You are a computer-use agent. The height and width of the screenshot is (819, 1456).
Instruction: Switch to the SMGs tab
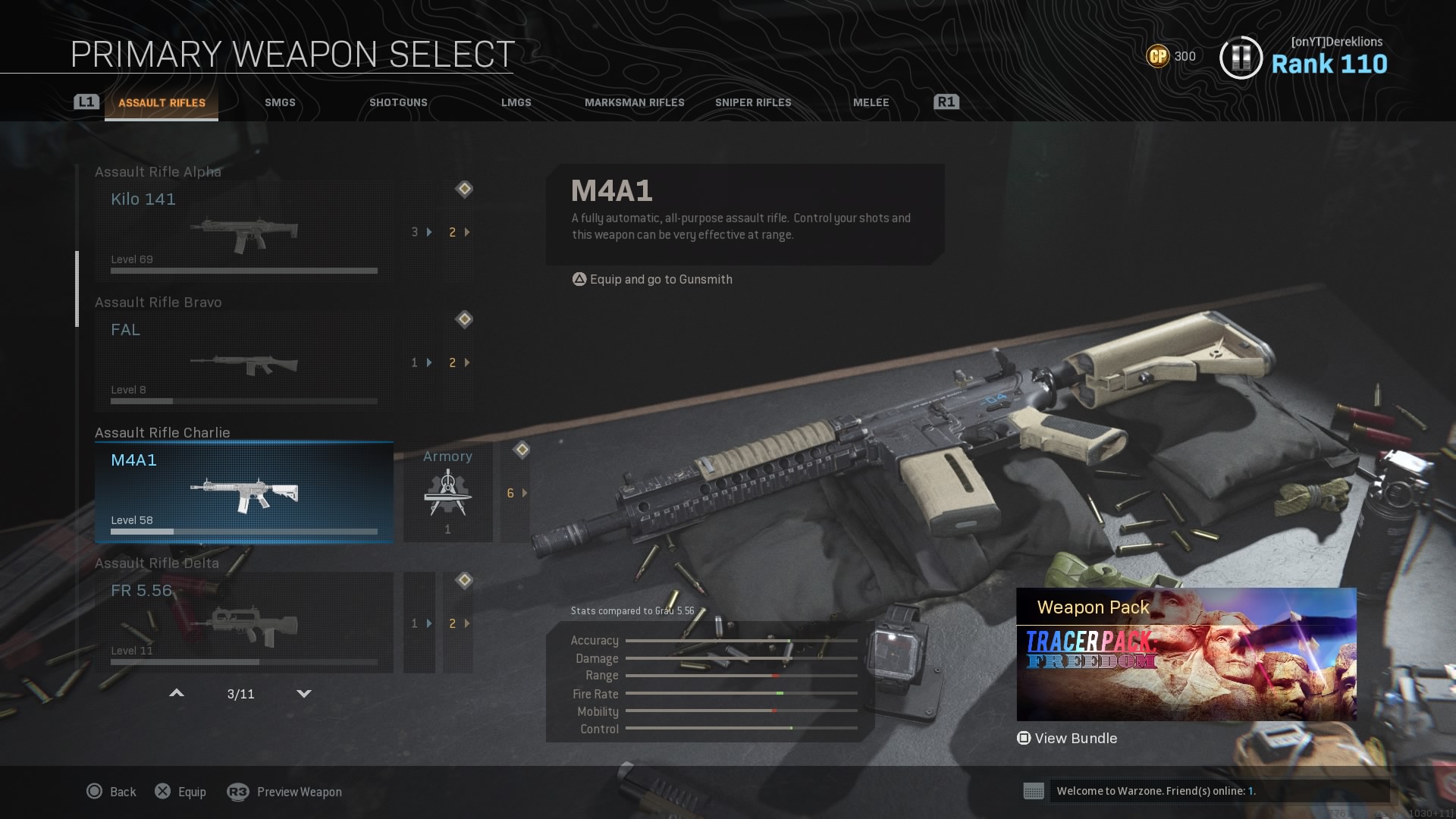(x=279, y=102)
